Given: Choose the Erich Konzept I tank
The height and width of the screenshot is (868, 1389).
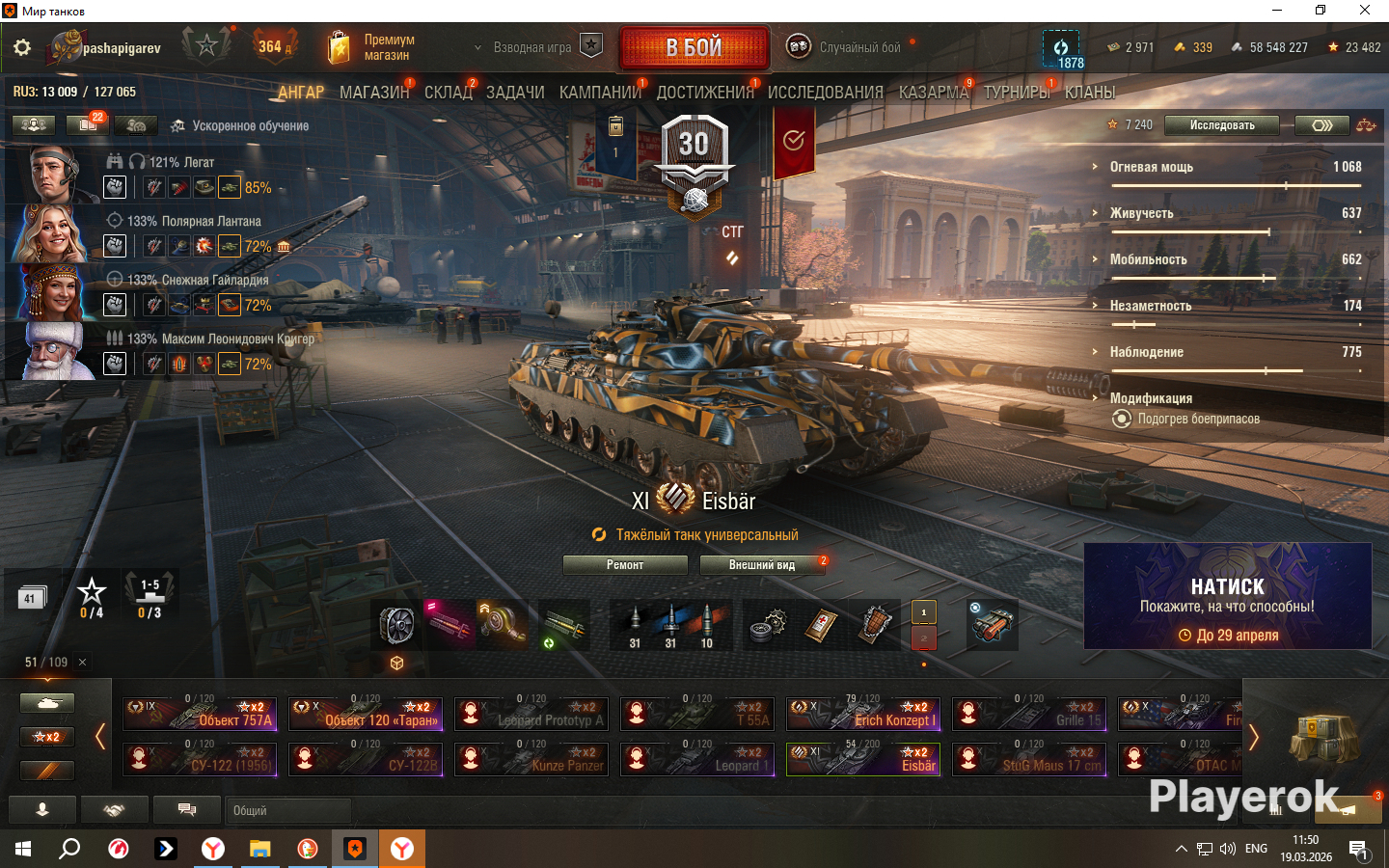Looking at the screenshot, I should [x=863, y=714].
